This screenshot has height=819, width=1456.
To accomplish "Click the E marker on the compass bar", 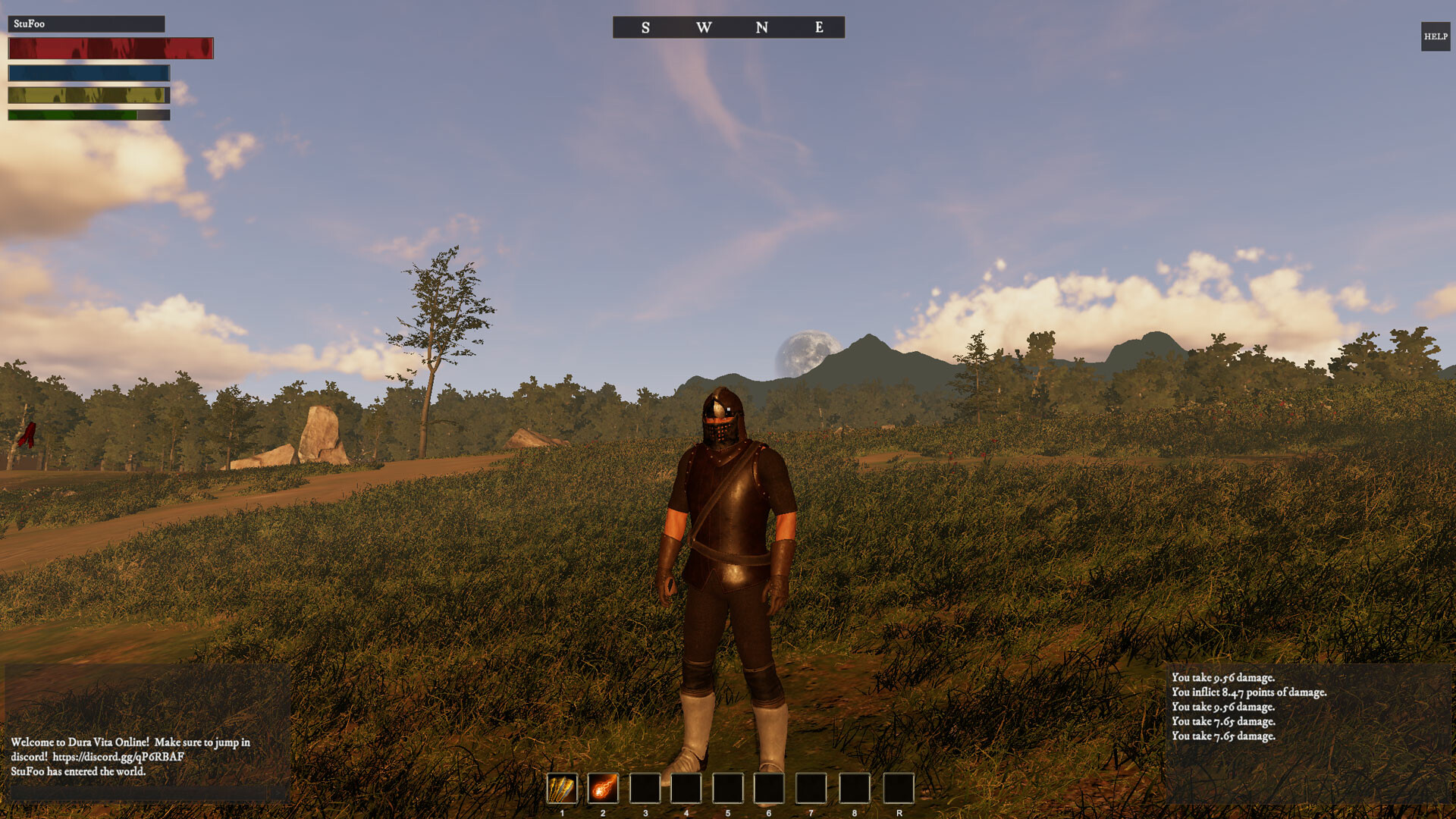I will coord(817,27).
